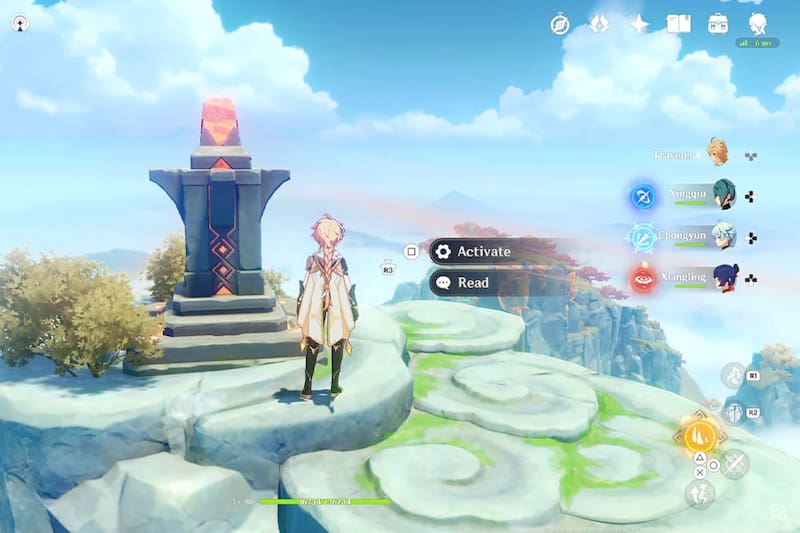This screenshot has width=800, height=533.
Task: Click the signal indicator at top left
Action: [20, 22]
